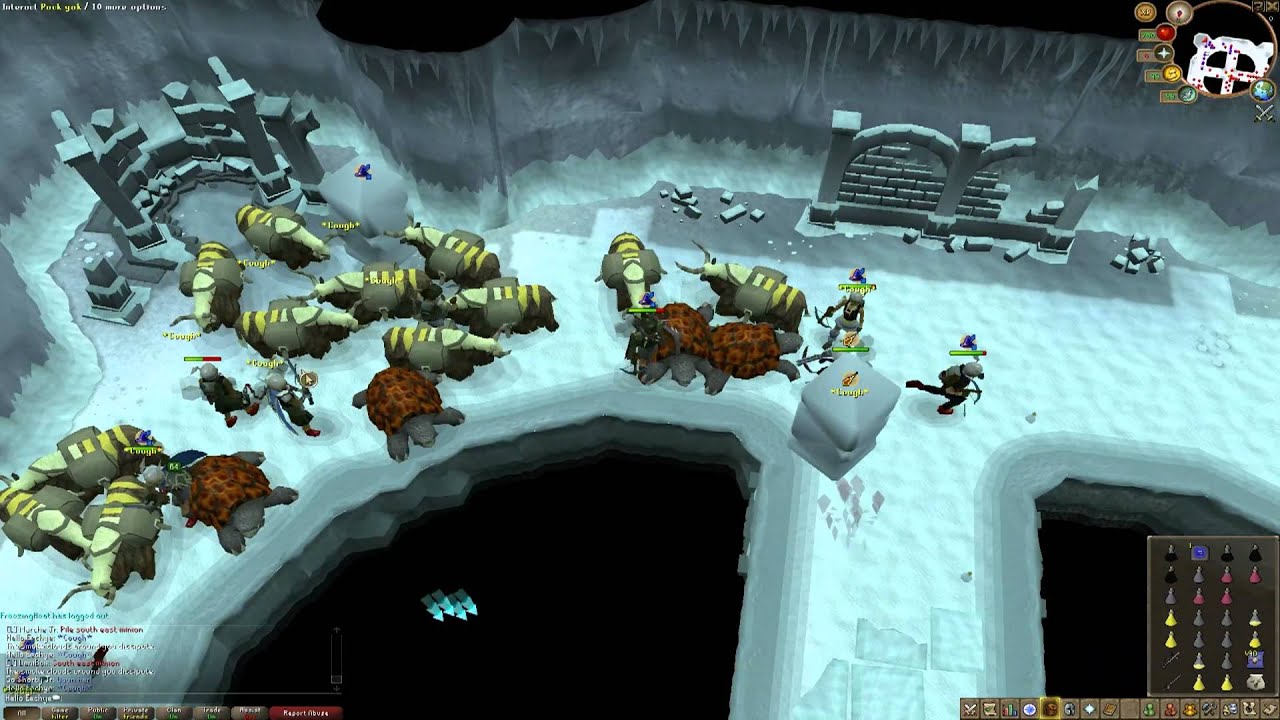The height and width of the screenshot is (720, 1280).
Task: Toggle the XP counter orb
Action: 1145,12
